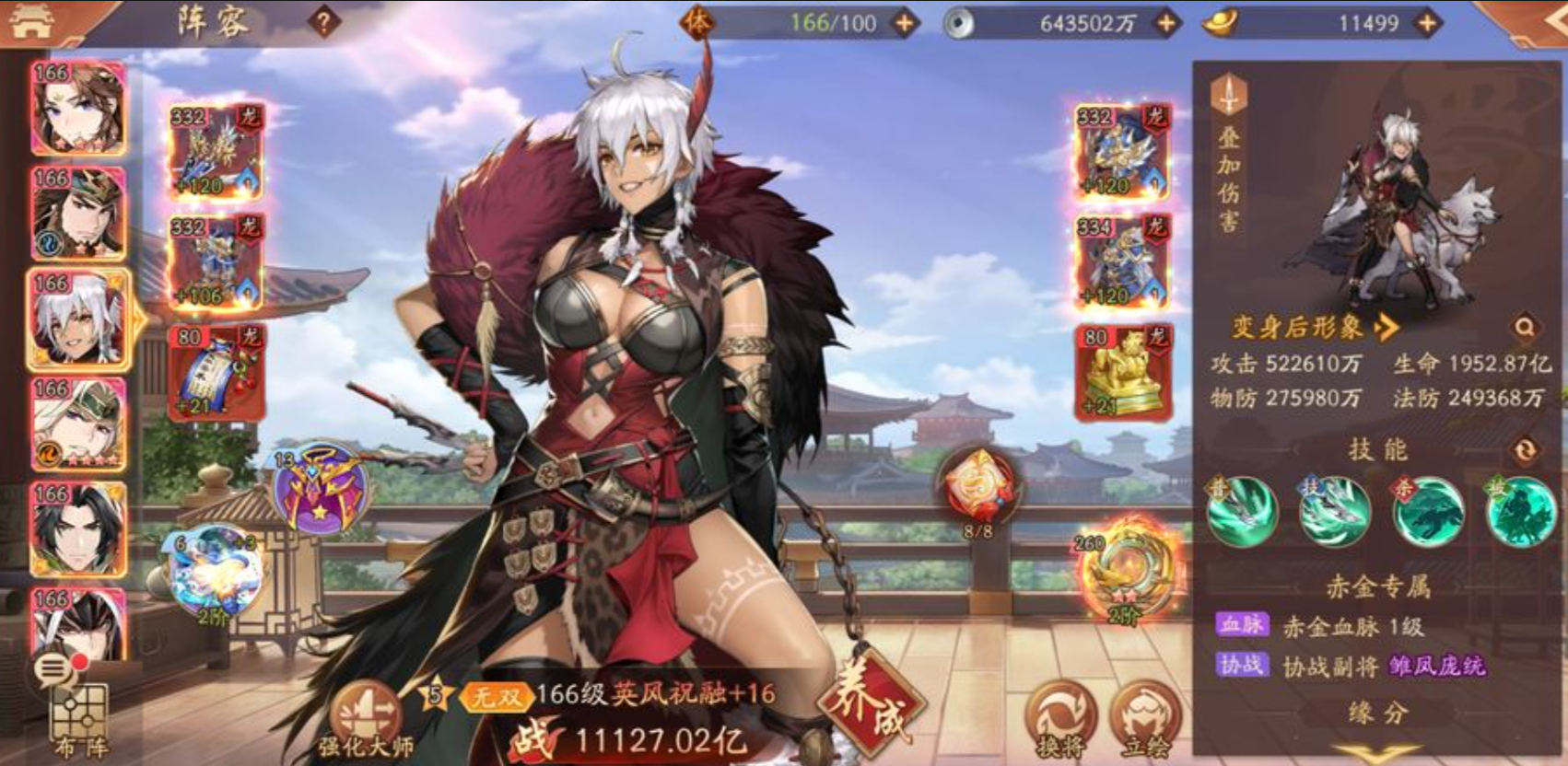Open the 立绘 portrait view
1568x766 pixels.
coord(1143,720)
